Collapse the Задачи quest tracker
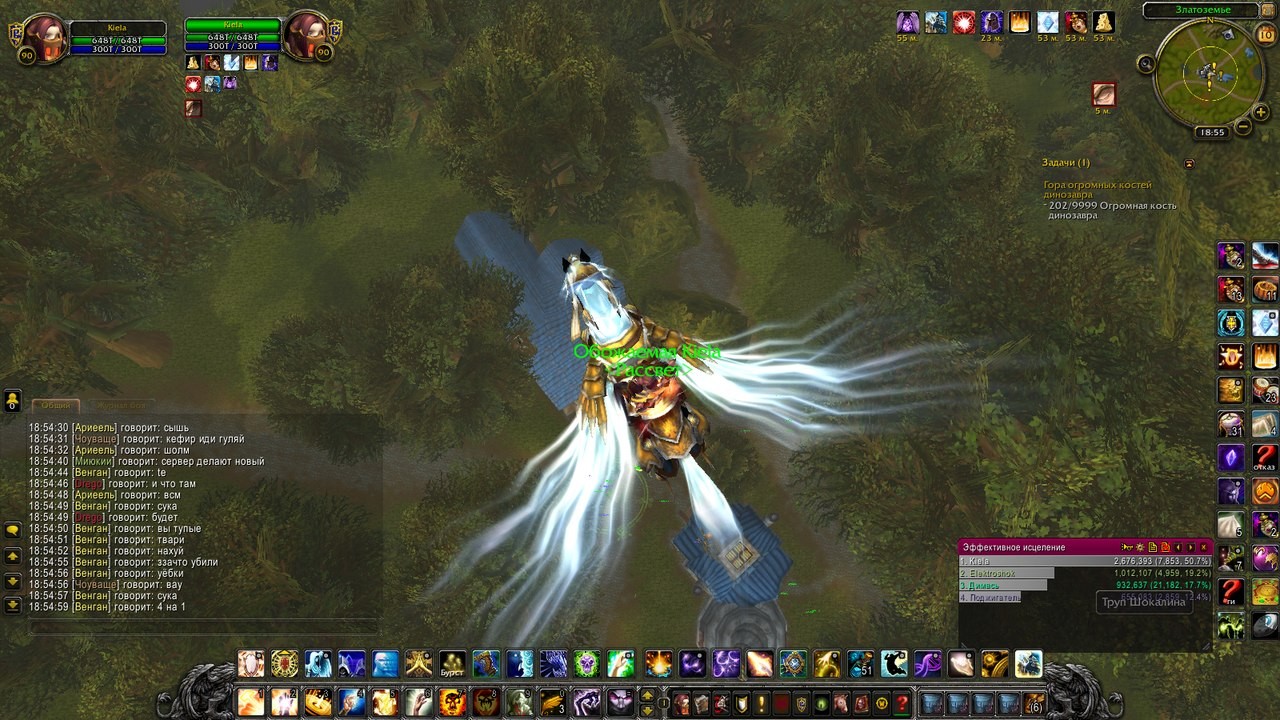Image resolution: width=1280 pixels, height=720 pixels. coord(1189,163)
